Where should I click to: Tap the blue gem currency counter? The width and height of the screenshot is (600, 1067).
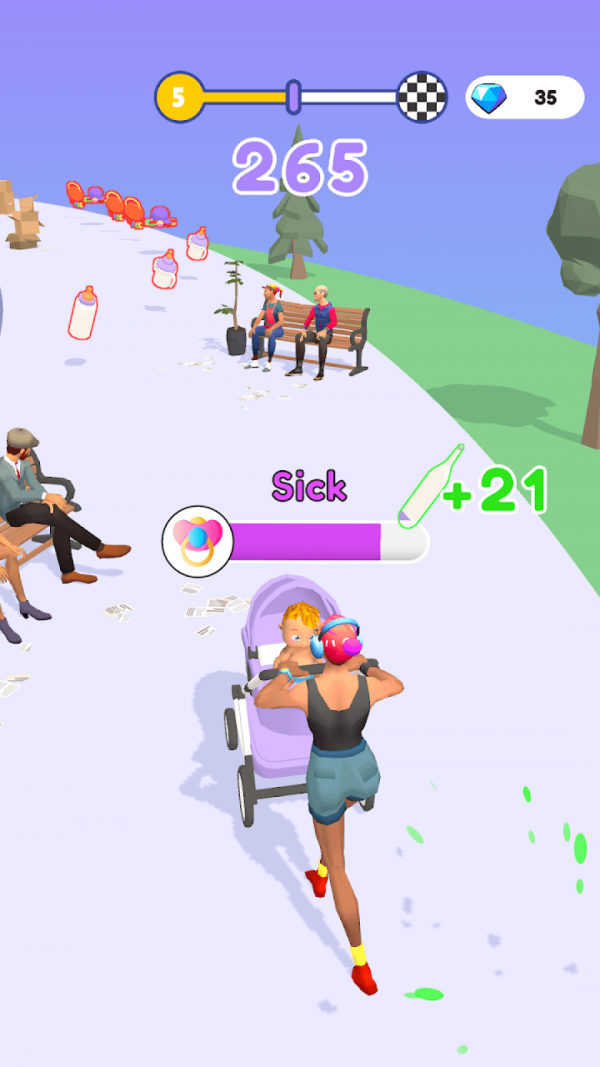click(x=524, y=98)
